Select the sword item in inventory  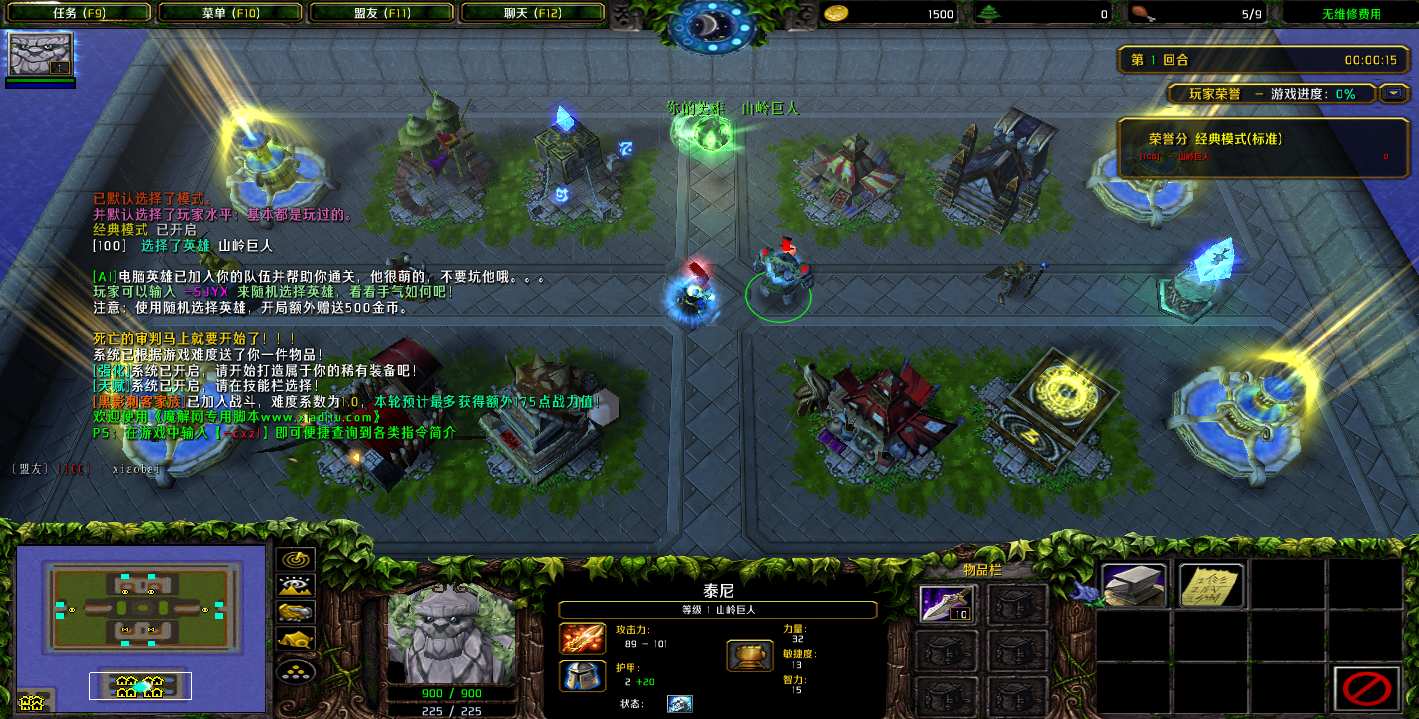[946, 603]
